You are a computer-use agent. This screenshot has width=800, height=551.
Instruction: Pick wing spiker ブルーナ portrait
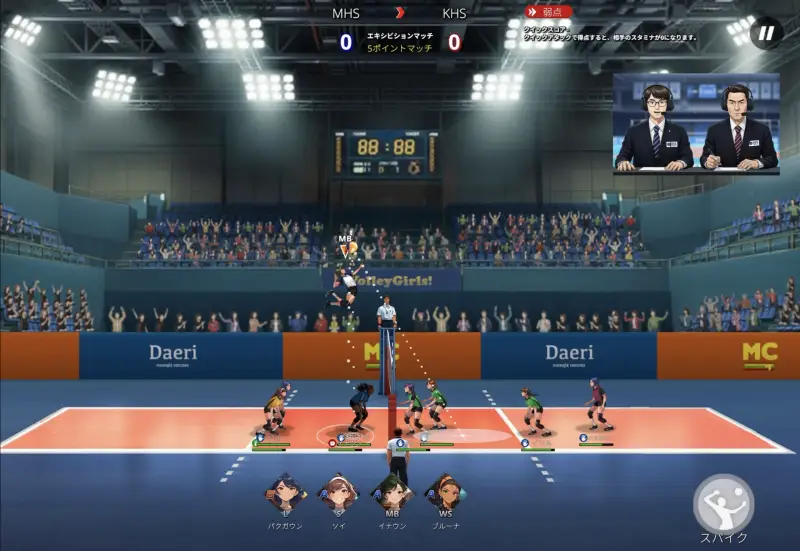click(x=444, y=493)
